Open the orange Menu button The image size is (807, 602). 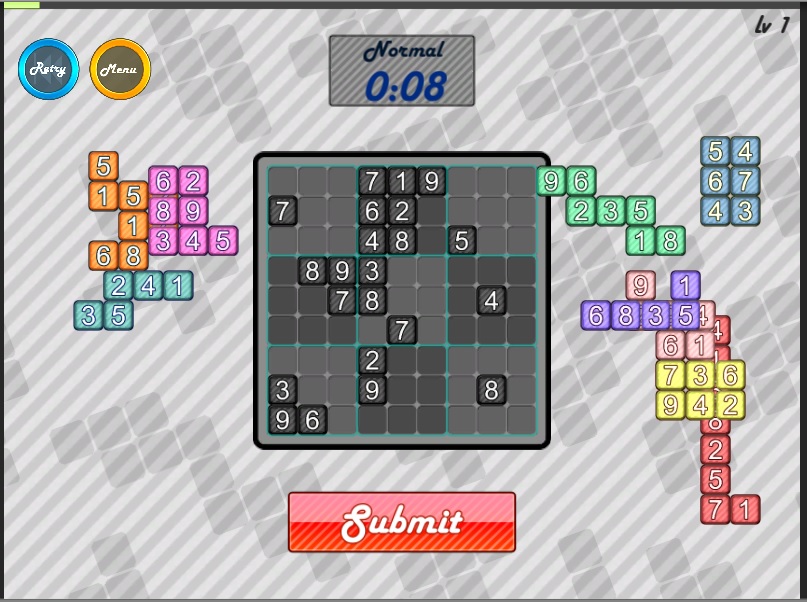(x=120, y=69)
